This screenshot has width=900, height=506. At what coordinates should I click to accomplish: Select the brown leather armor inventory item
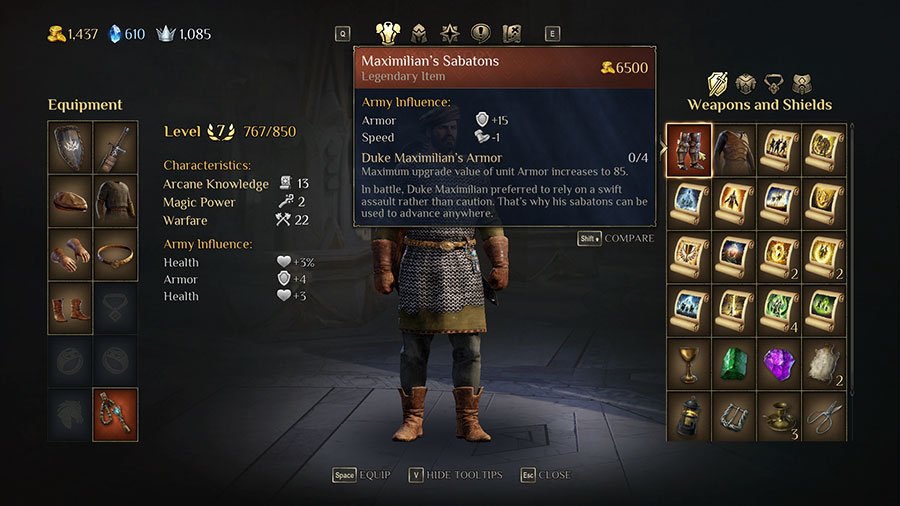[x=733, y=150]
